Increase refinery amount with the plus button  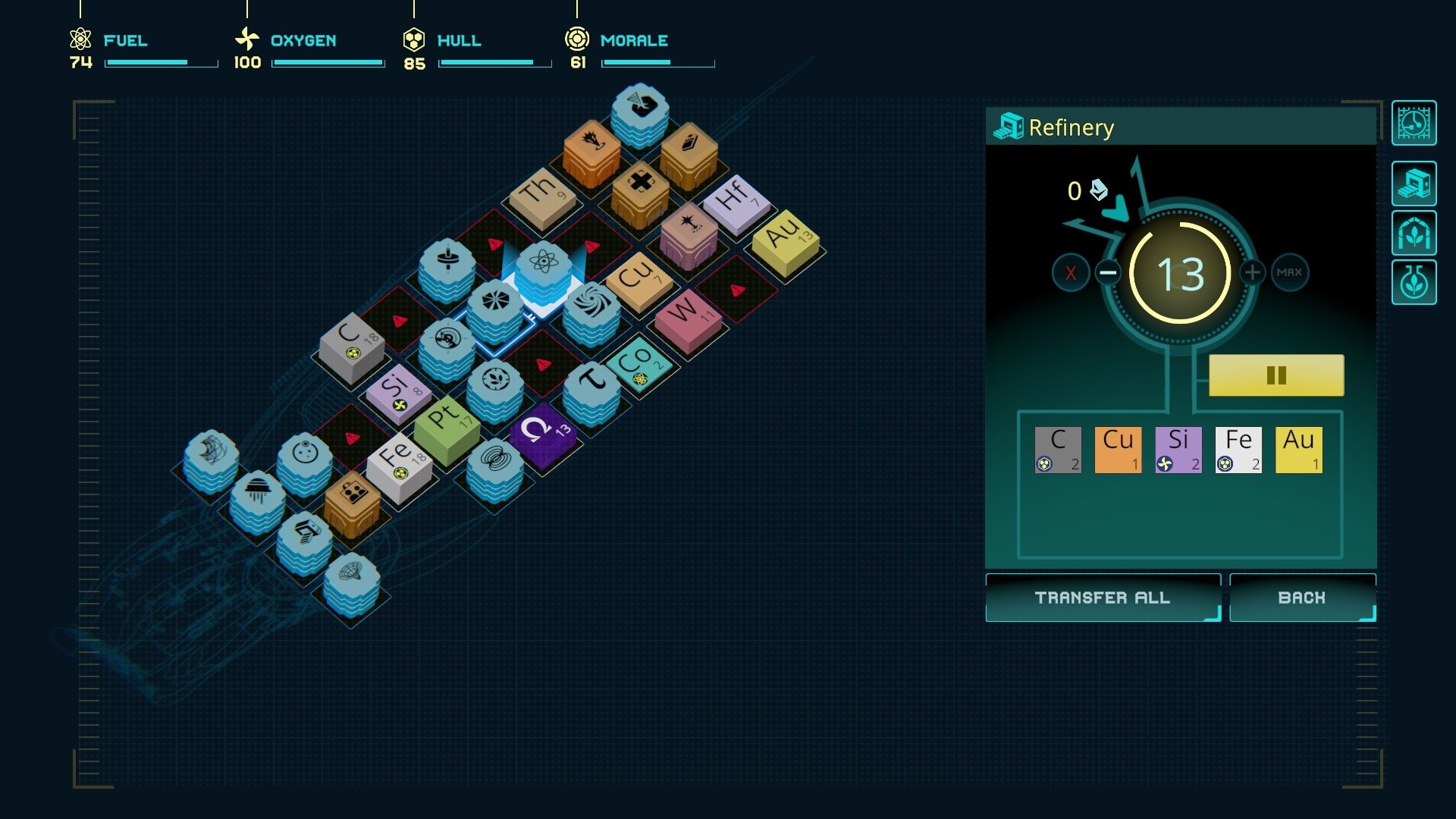pyautogui.click(x=1252, y=272)
